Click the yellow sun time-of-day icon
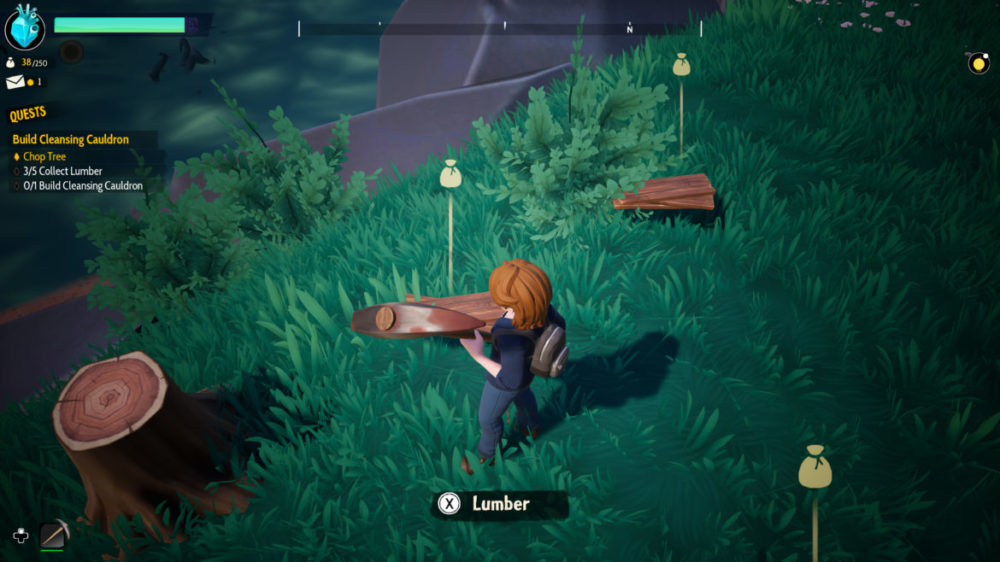The image size is (1000, 562). coord(978,63)
